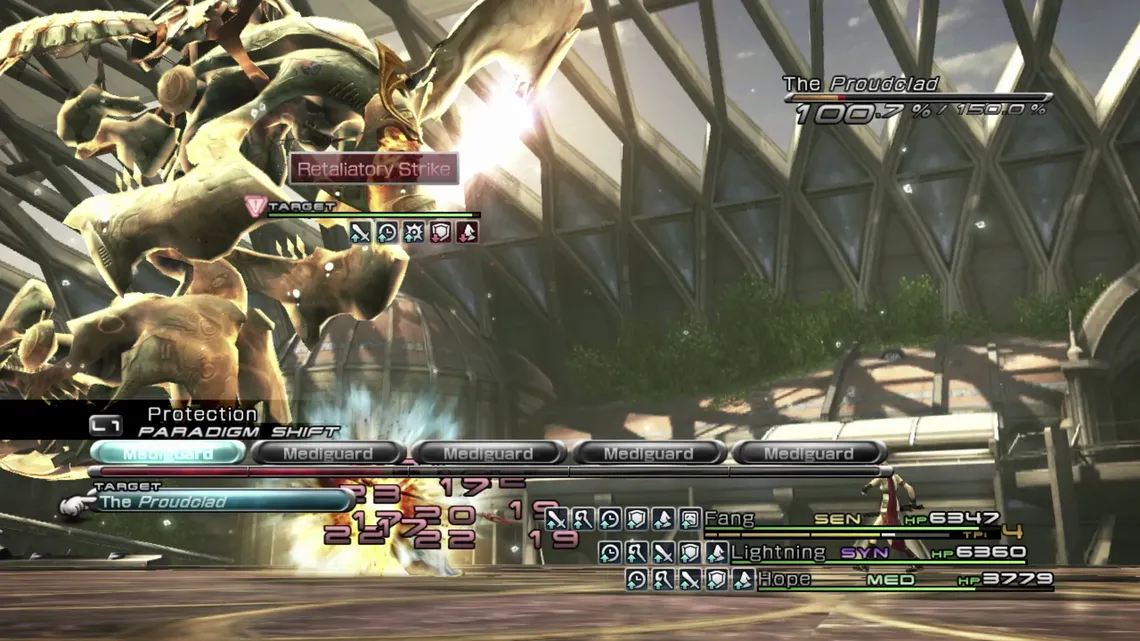The image size is (1140, 641).
Task: Click the Retaliatory Strike ability banner
Action: (x=375, y=169)
